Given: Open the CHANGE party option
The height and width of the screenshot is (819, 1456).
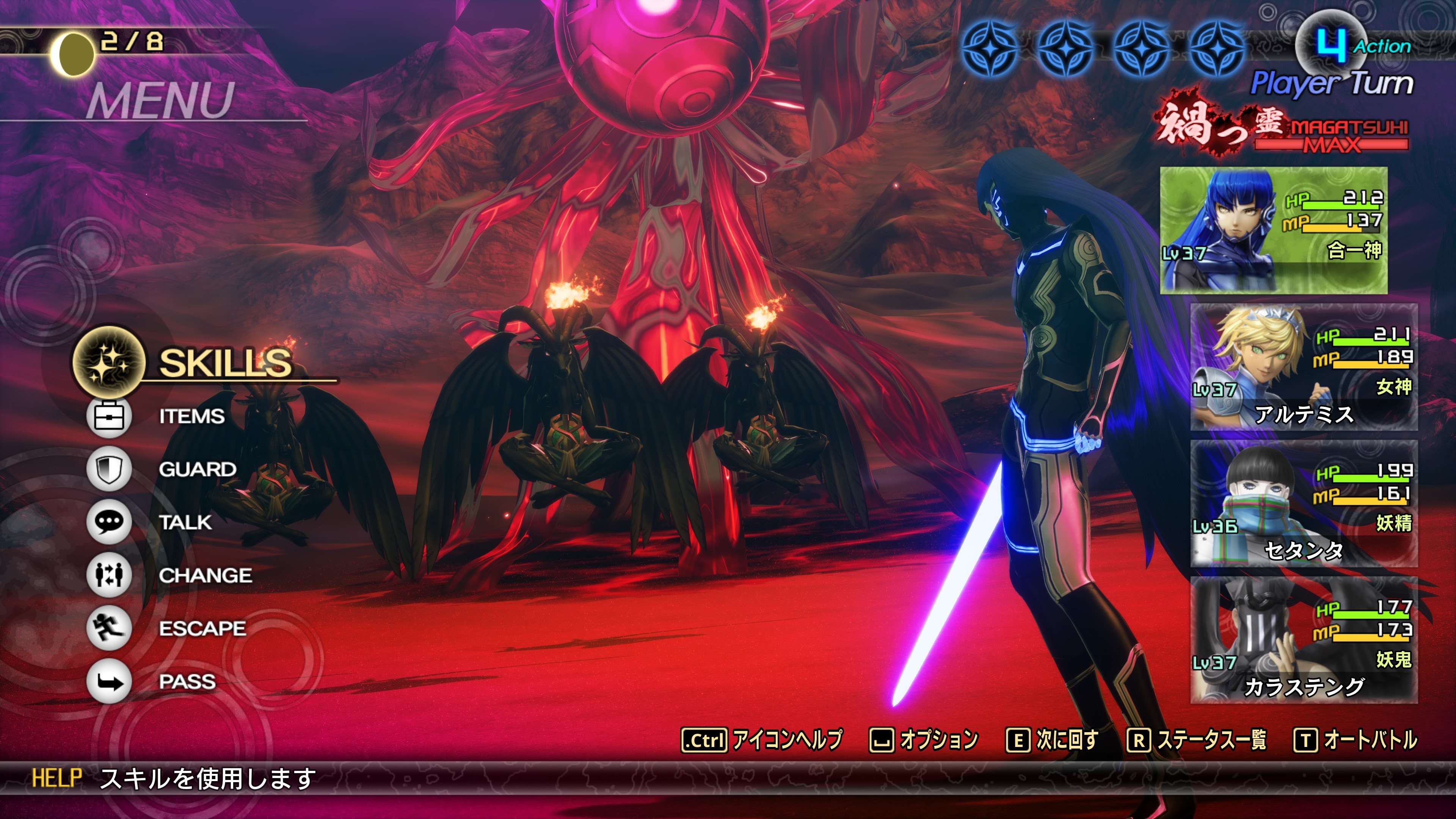Looking at the screenshot, I should (205, 576).
